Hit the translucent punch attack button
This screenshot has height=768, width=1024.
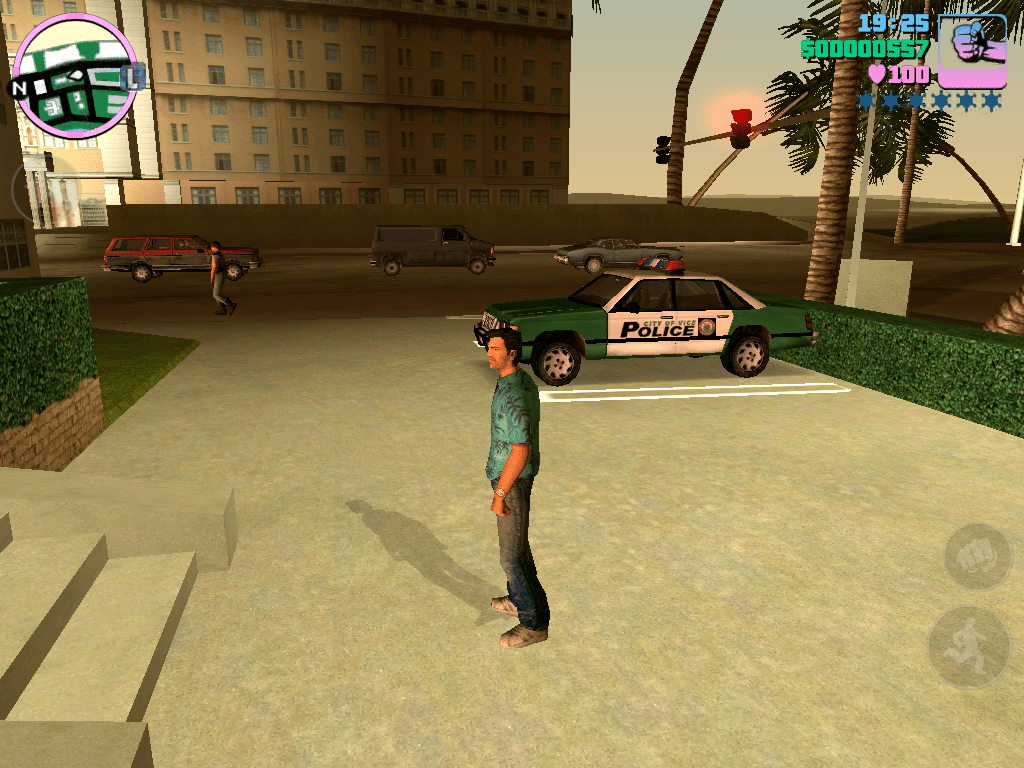pyautogui.click(x=977, y=556)
